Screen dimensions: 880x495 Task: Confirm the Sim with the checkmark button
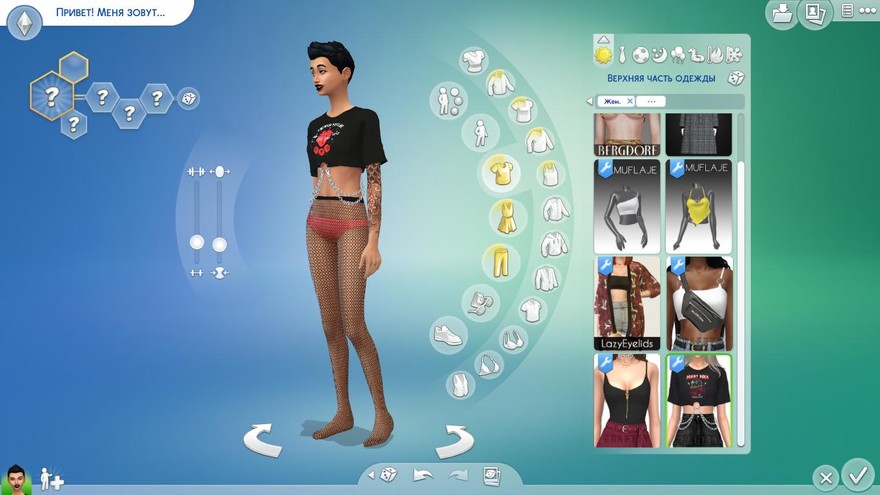(x=857, y=473)
